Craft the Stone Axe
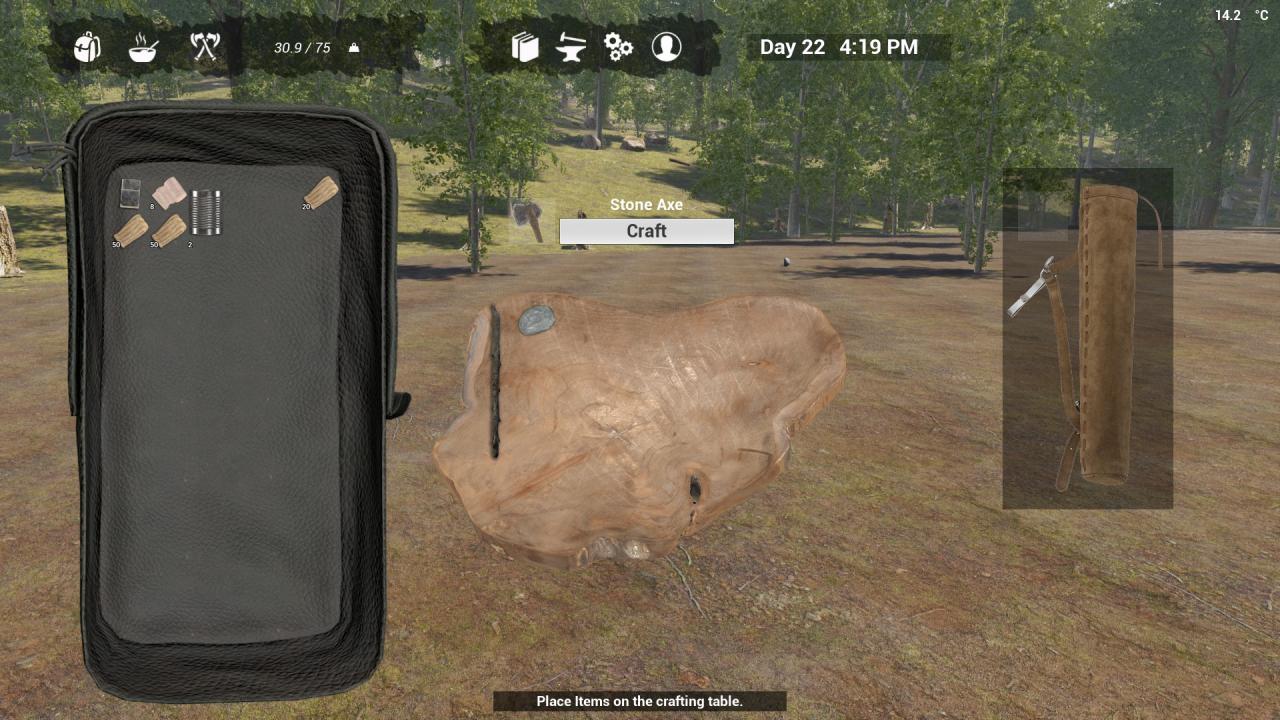This screenshot has width=1280, height=720. tap(646, 231)
